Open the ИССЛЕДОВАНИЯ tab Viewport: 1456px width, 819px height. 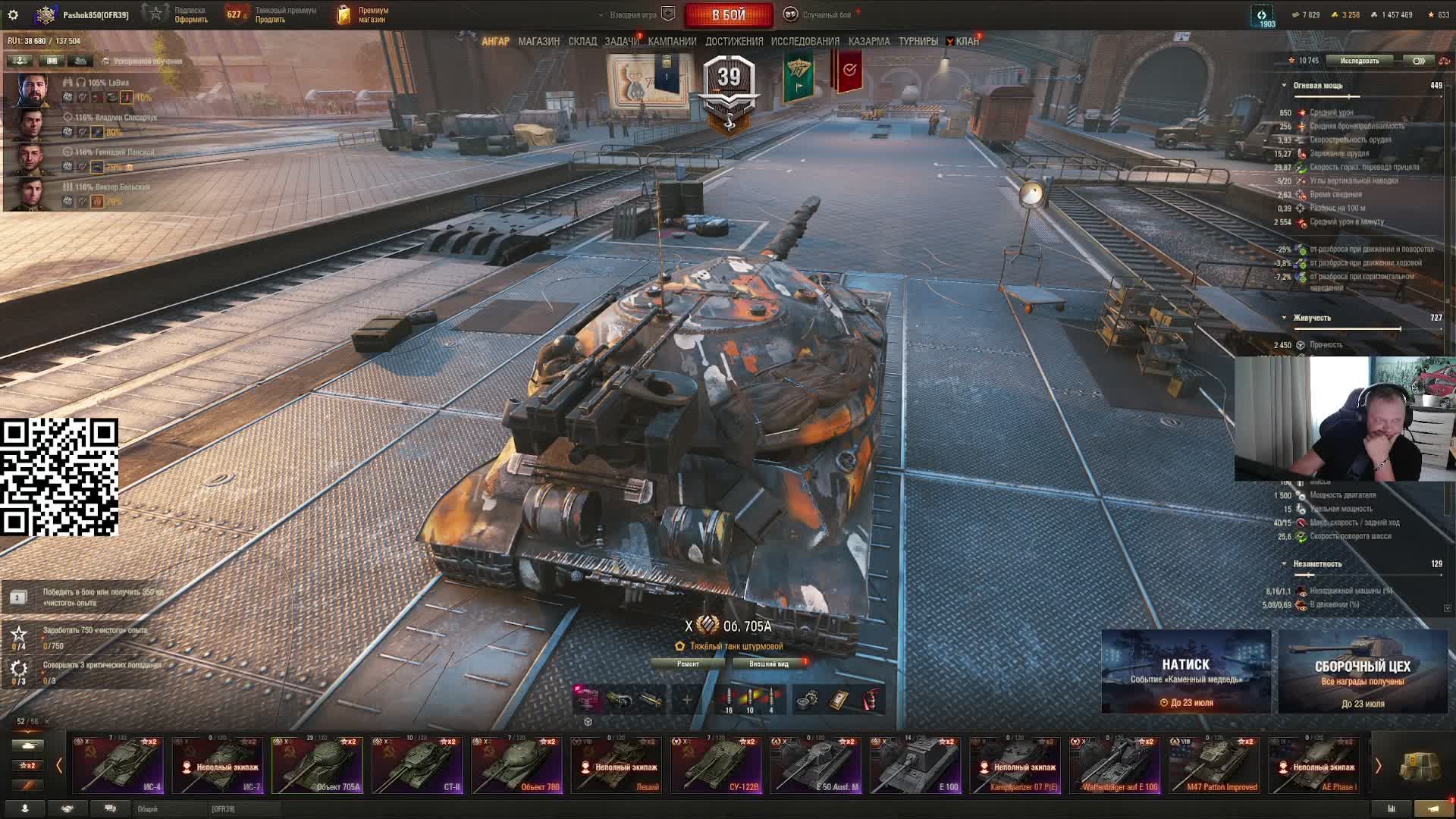click(x=805, y=42)
